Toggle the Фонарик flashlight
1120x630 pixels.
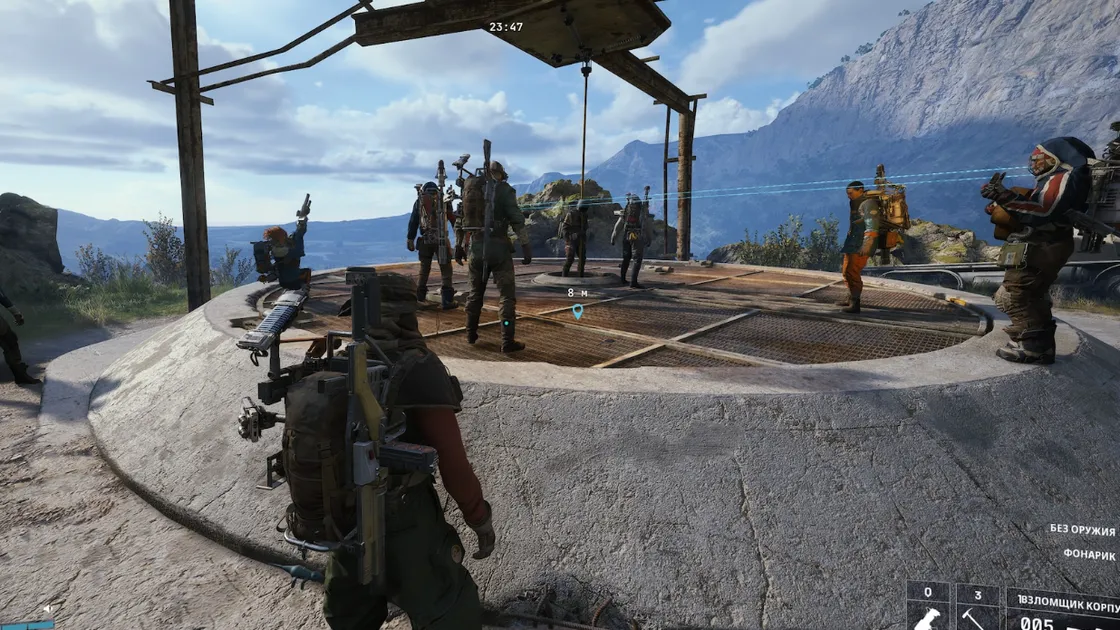coord(1089,555)
